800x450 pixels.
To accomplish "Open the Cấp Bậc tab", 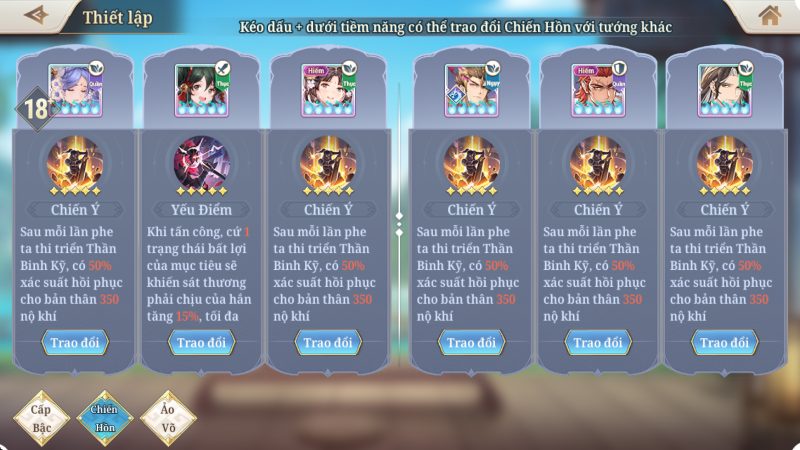I will point(40,417).
